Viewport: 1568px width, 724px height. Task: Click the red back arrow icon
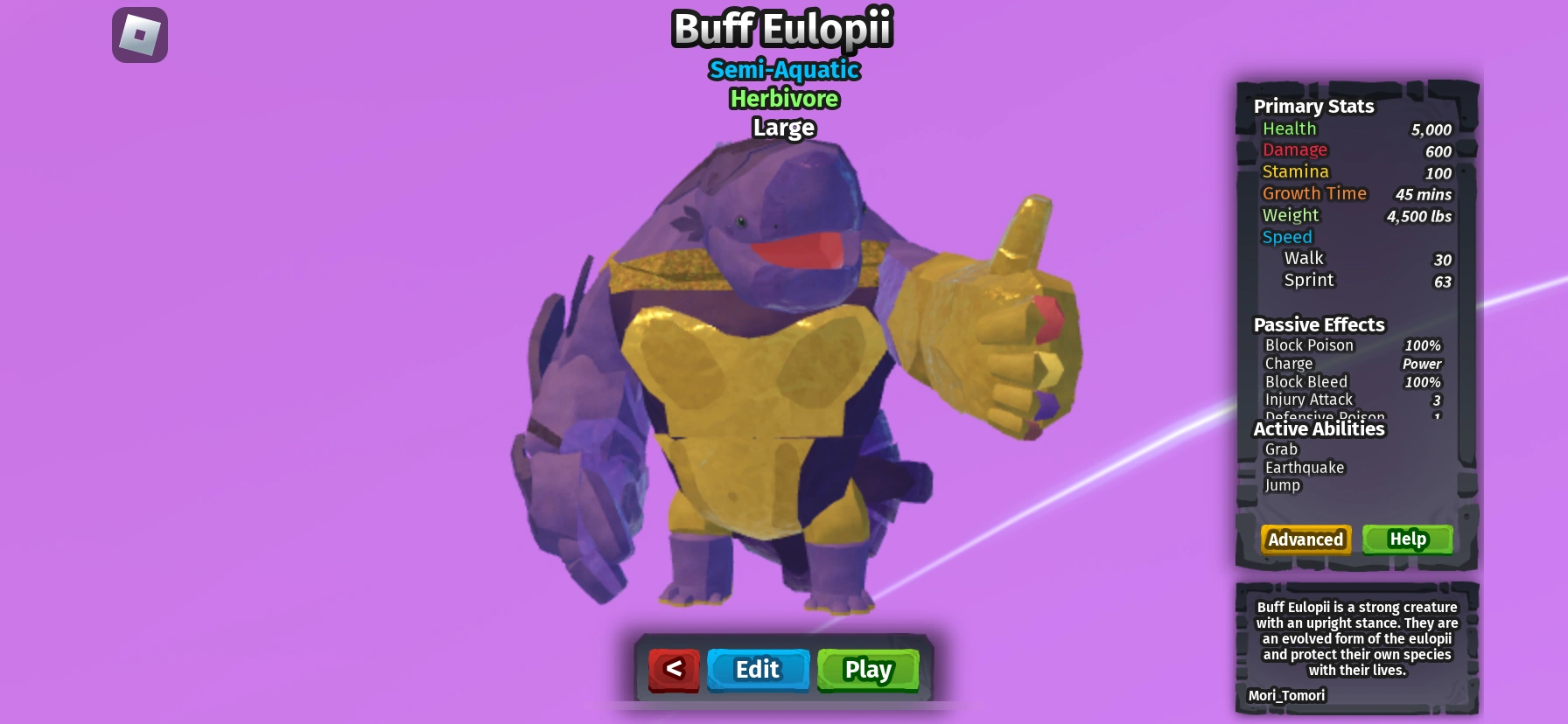pyautogui.click(x=673, y=670)
